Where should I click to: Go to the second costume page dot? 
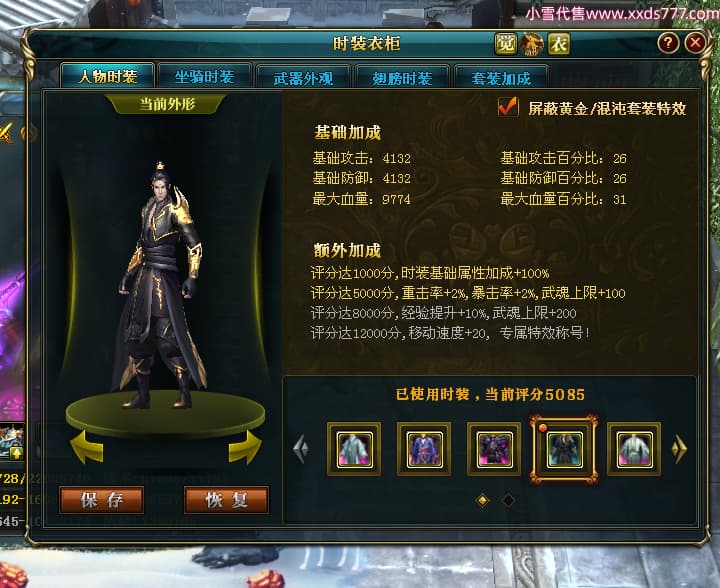point(508,499)
